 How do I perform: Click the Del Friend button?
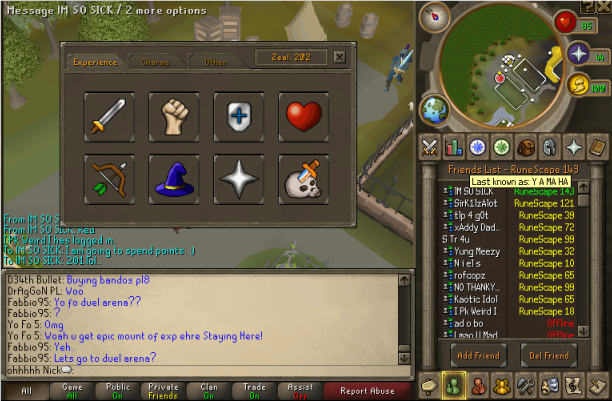click(x=548, y=354)
